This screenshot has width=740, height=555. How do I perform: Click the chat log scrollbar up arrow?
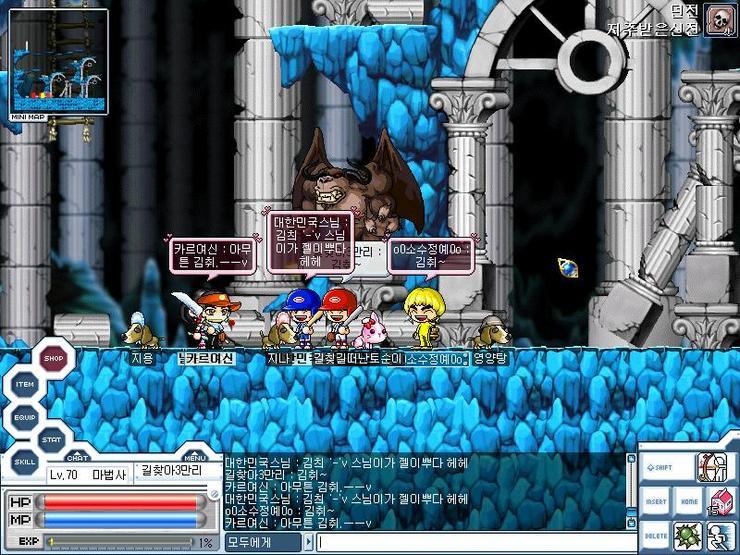(630, 461)
